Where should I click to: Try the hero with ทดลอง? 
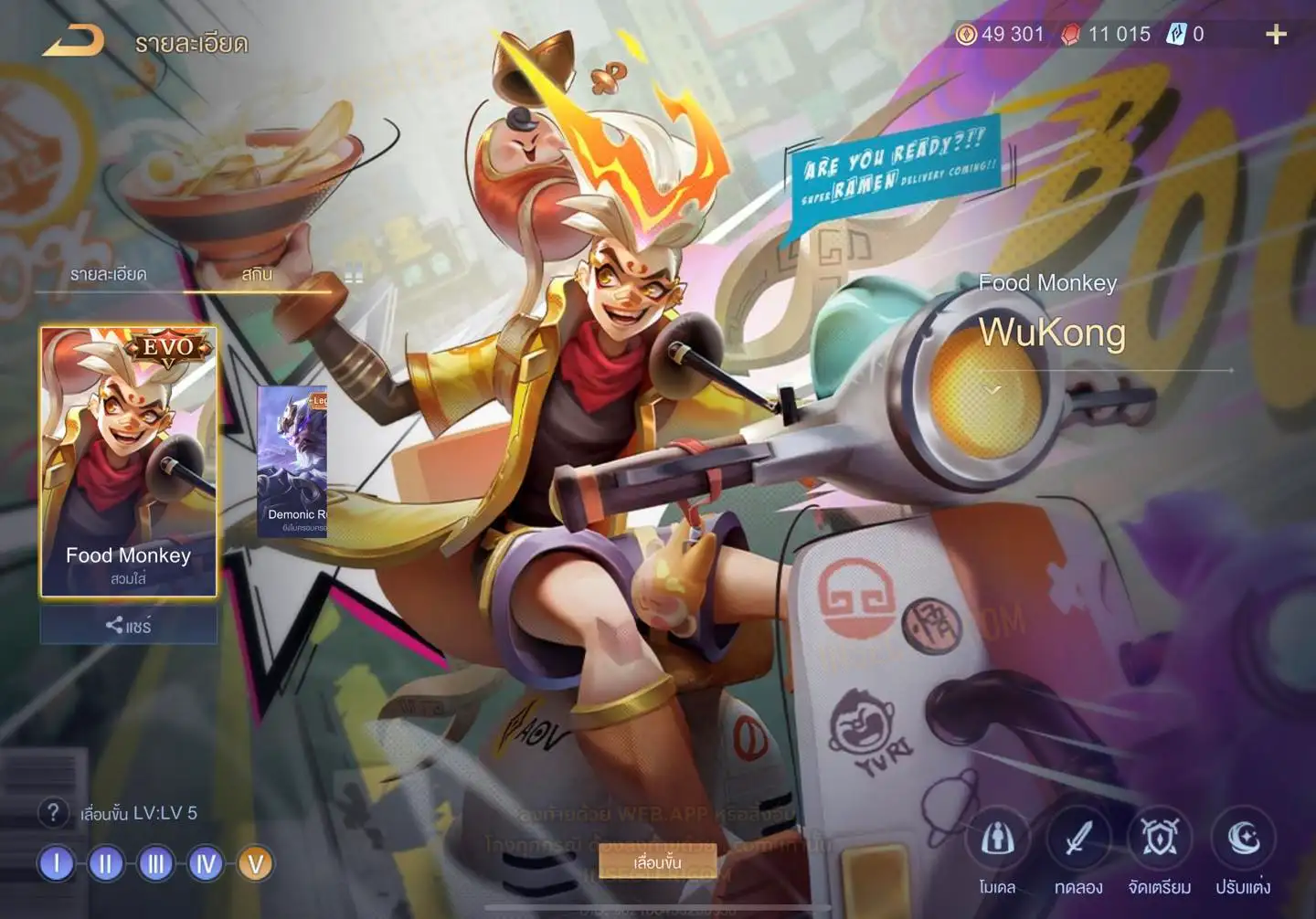[1078, 850]
